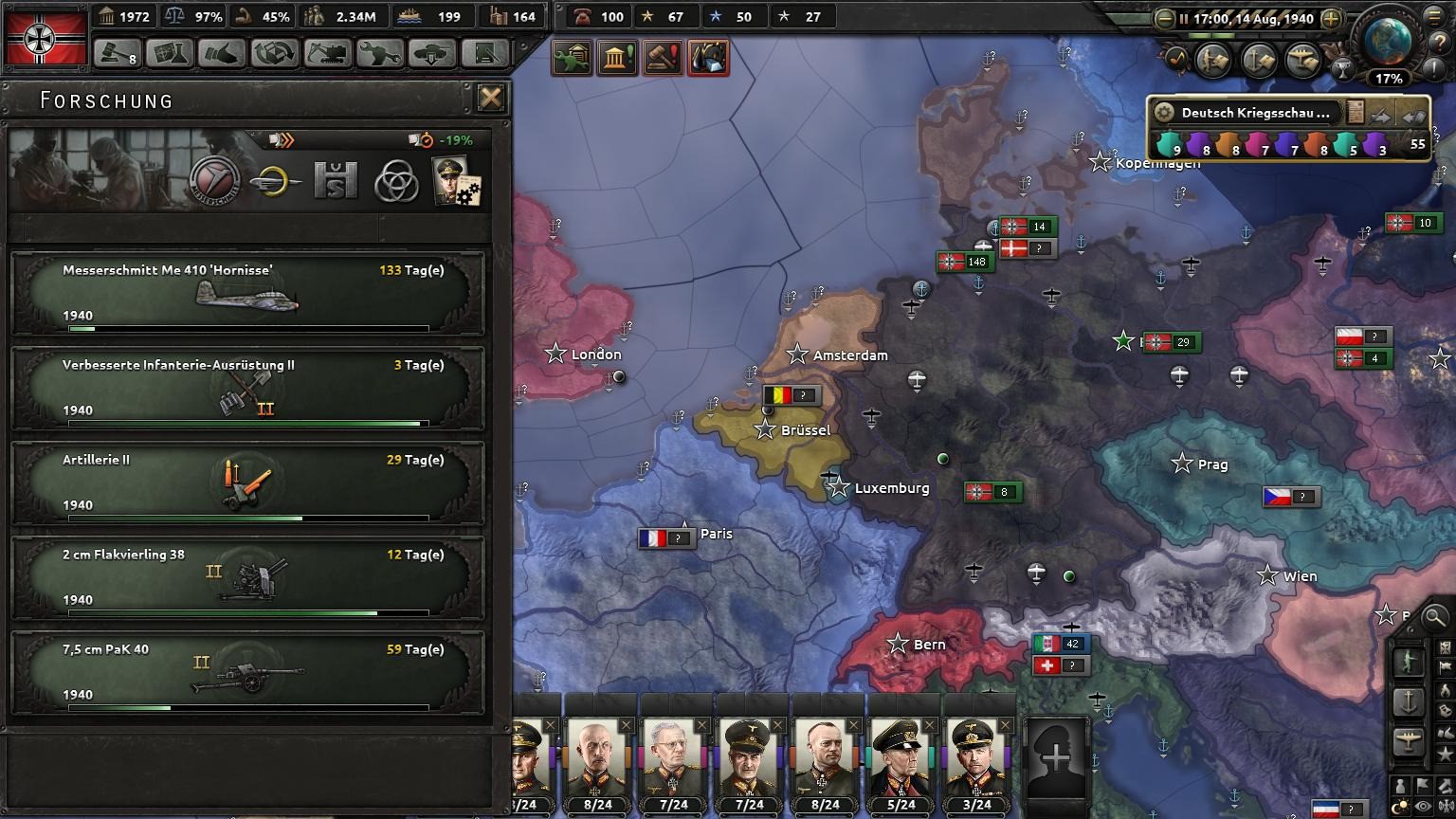The width and height of the screenshot is (1456, 819).
Task: Click the 2 cm Flakvierling 38 research slot
Action: pos(247,577)
